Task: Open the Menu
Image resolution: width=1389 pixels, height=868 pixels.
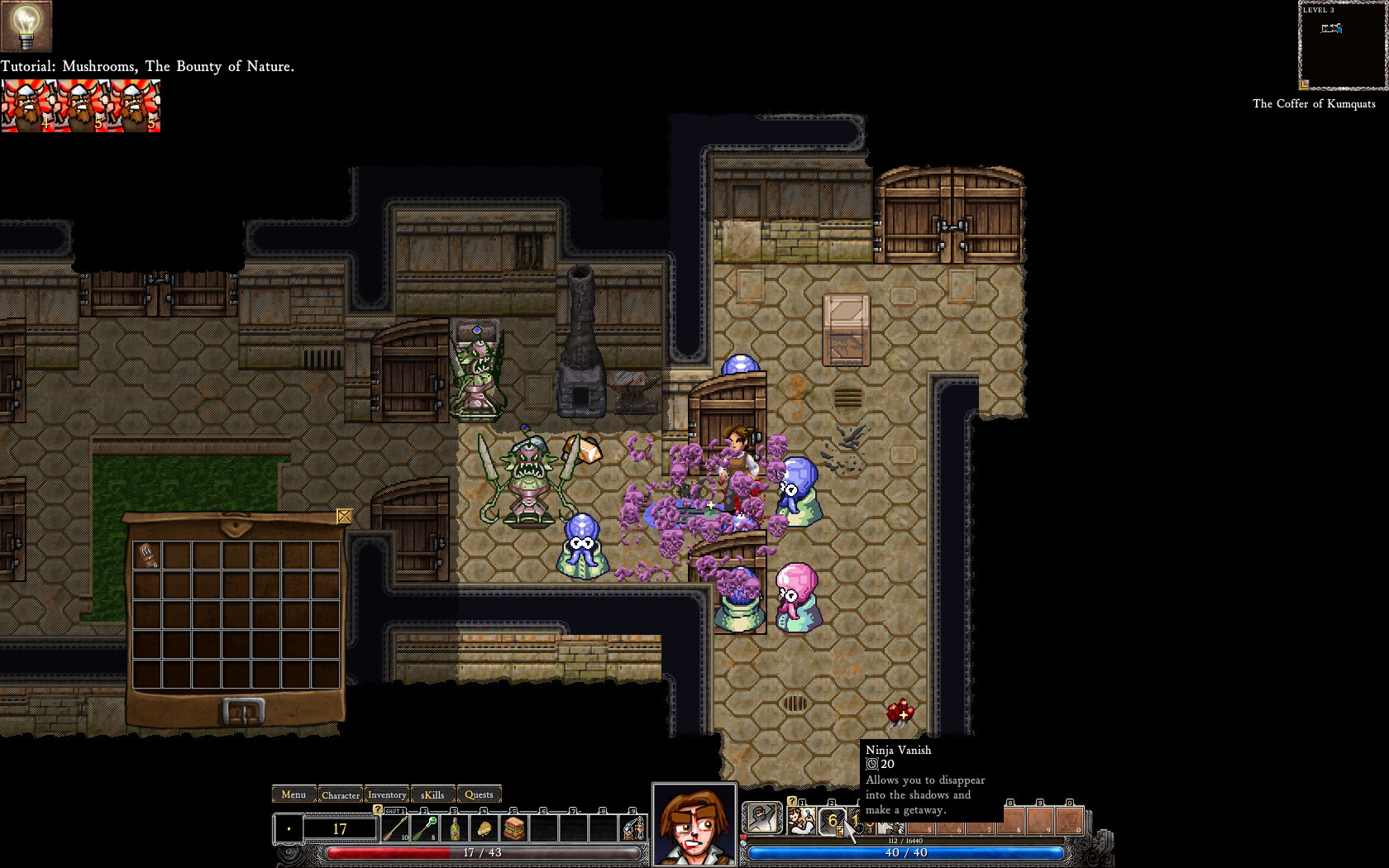Action: coord(294,794)
